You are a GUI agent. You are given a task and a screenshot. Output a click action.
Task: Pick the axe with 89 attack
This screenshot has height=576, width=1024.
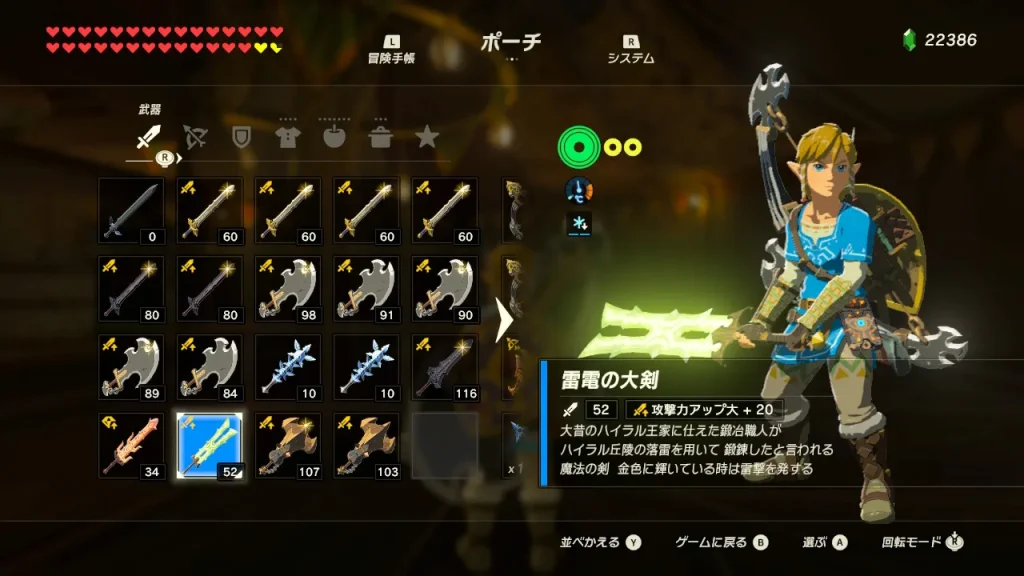tap(131, 367)
